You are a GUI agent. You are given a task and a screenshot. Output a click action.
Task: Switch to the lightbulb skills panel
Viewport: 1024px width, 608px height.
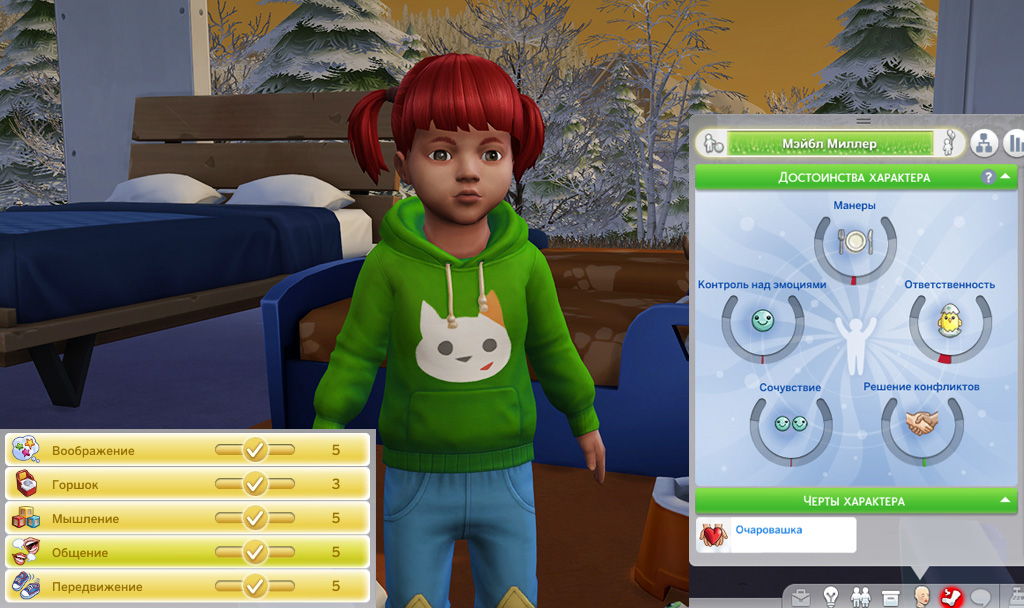tap(831, 598)
